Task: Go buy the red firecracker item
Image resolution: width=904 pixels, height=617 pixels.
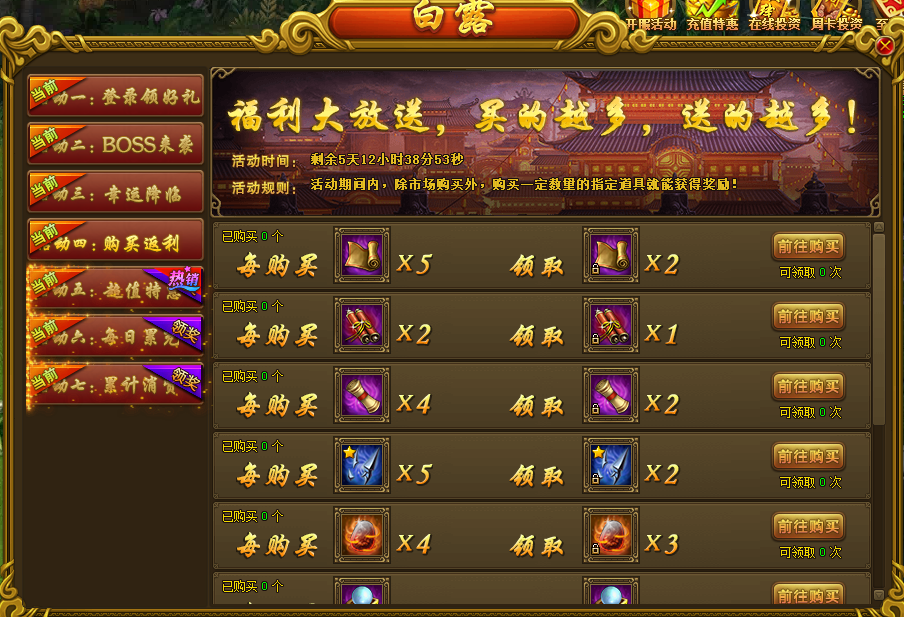Action: pyautogui.click(x=808, y=317)
